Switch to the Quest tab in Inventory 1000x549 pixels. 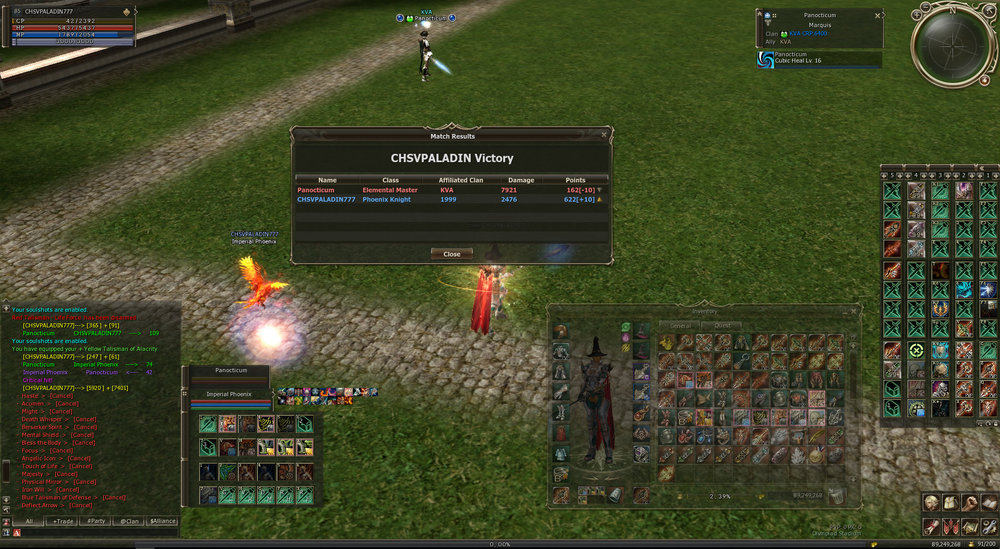coord(720,326)
